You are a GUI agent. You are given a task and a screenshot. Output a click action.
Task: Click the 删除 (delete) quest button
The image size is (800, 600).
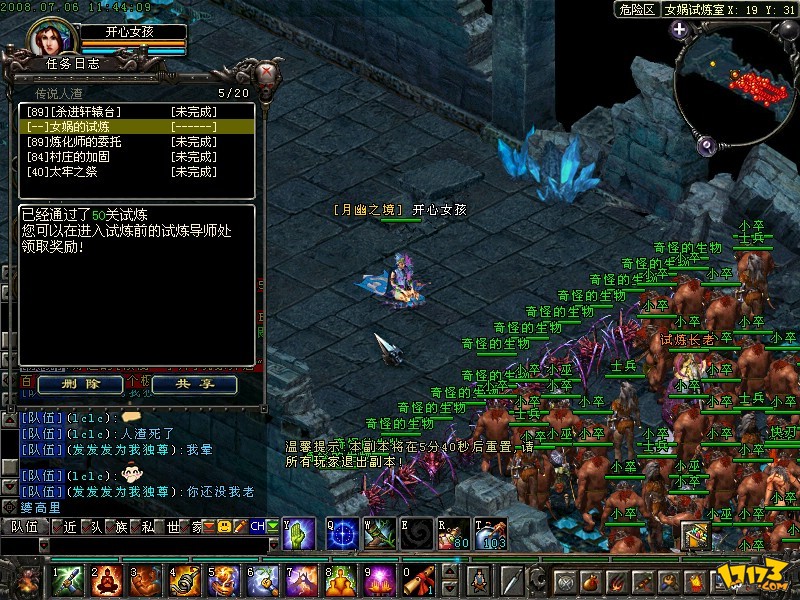80,384
